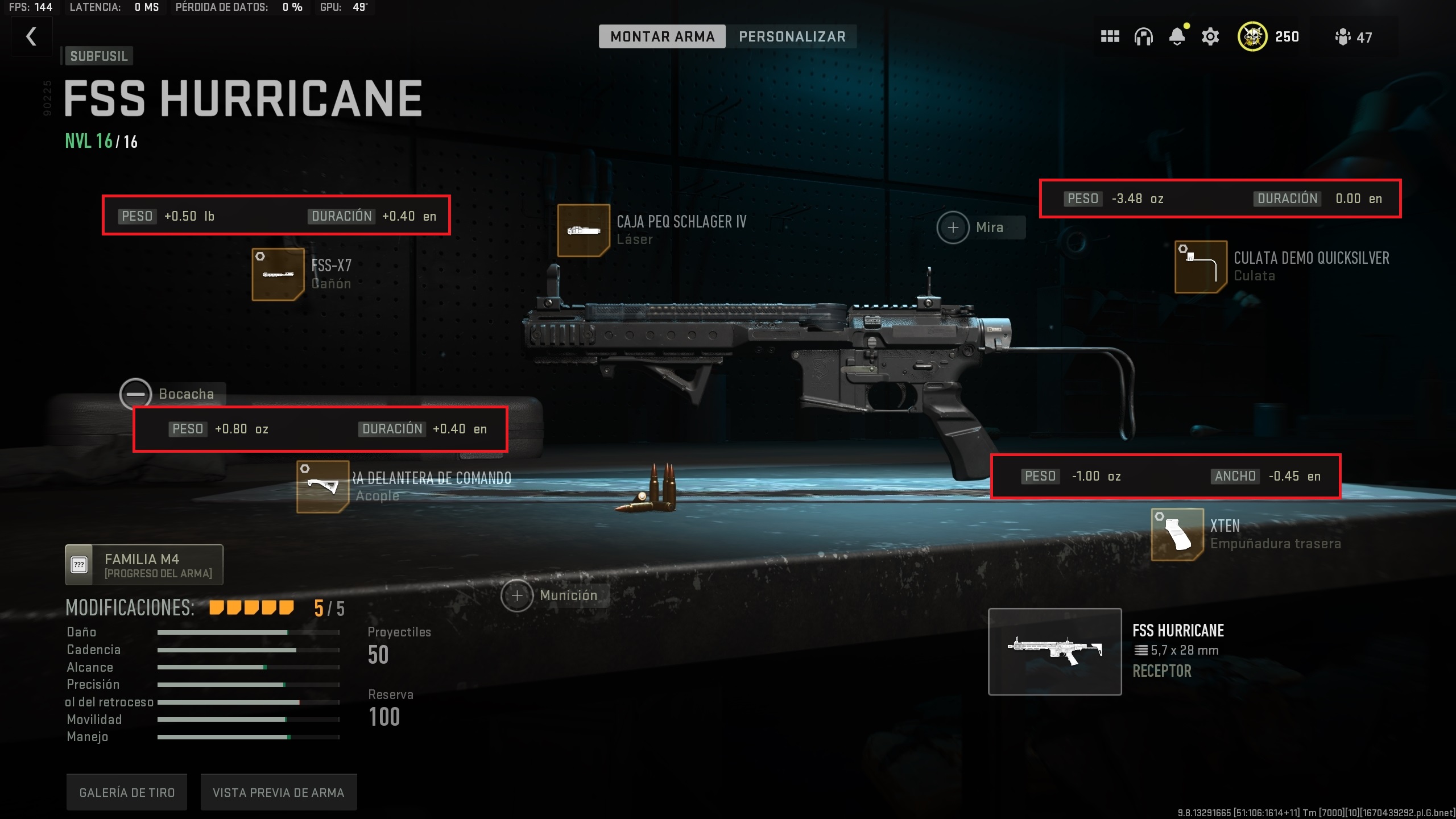This screenshot has width=1456, height=819.
Task: Select the Culata Demo Quicksilver stock icon
Action: point(1200,266)
